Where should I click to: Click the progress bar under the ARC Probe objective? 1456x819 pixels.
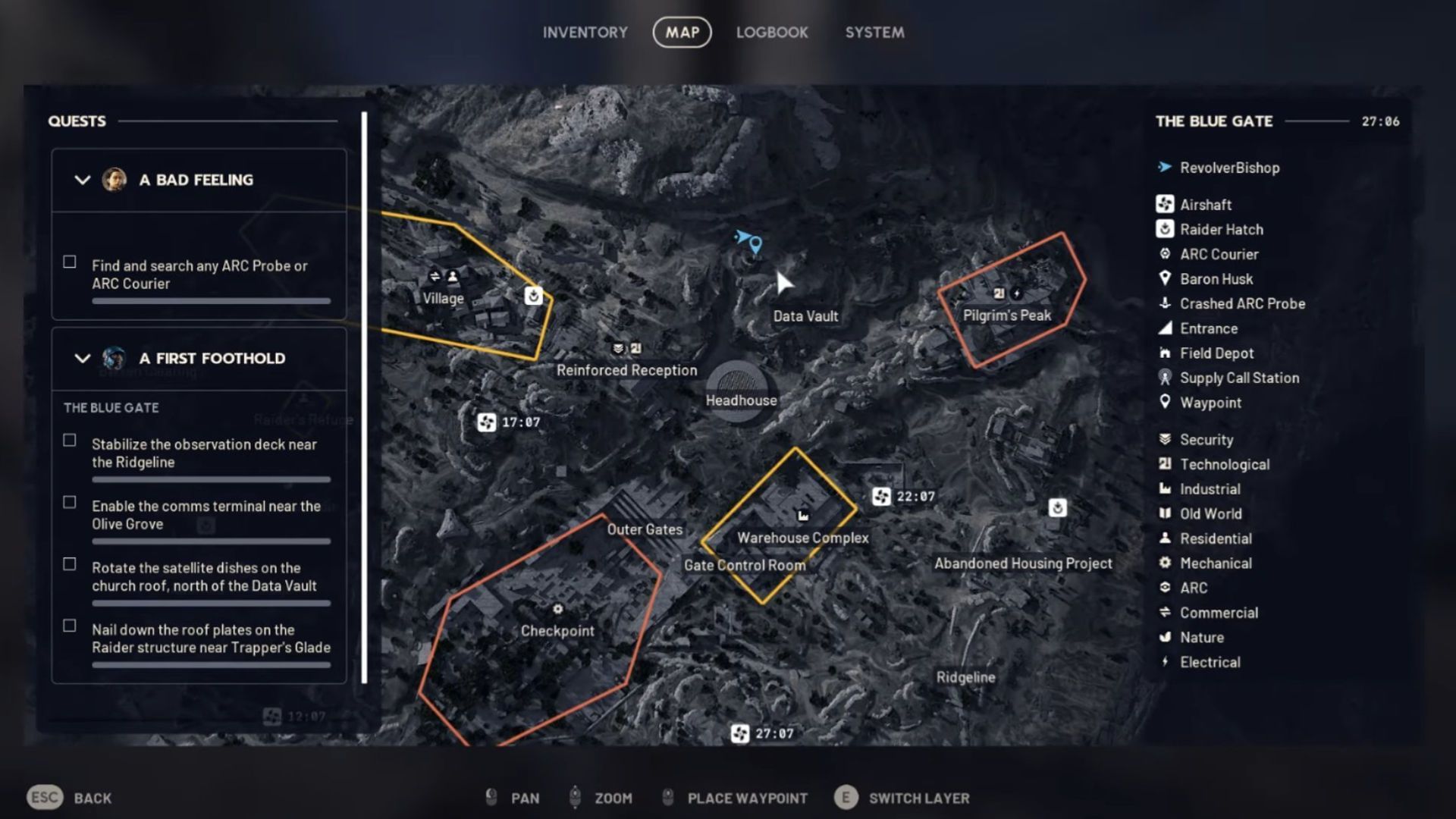pos(211,300)
